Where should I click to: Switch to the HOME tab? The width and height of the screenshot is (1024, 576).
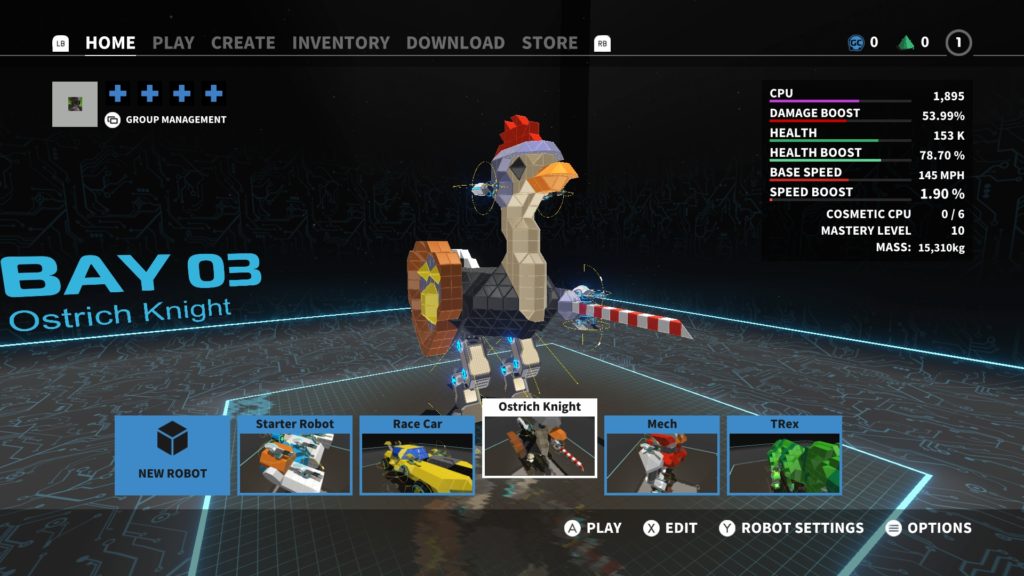click(x=110, y=43)
